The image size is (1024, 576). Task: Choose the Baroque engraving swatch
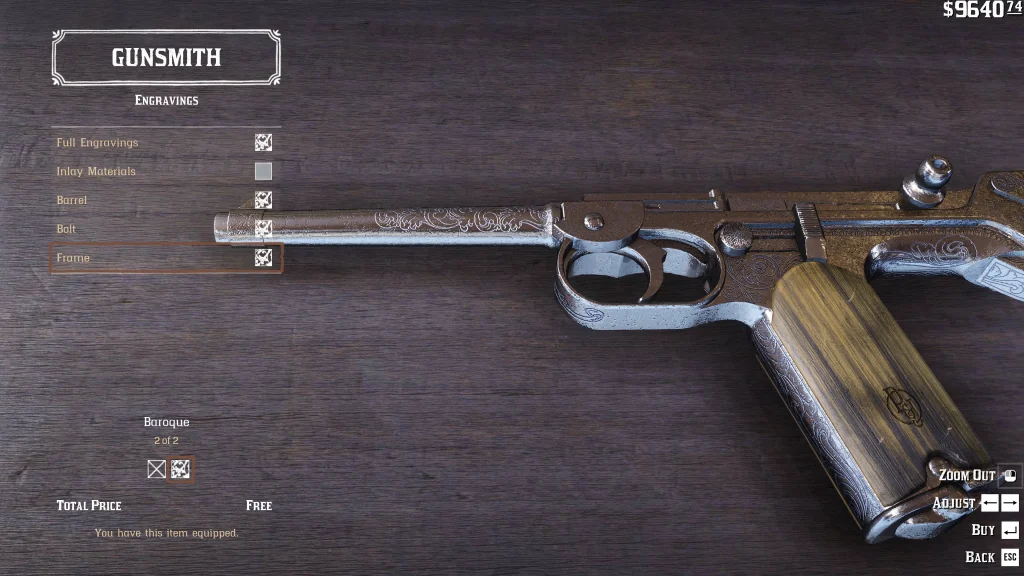click(181, 469)
